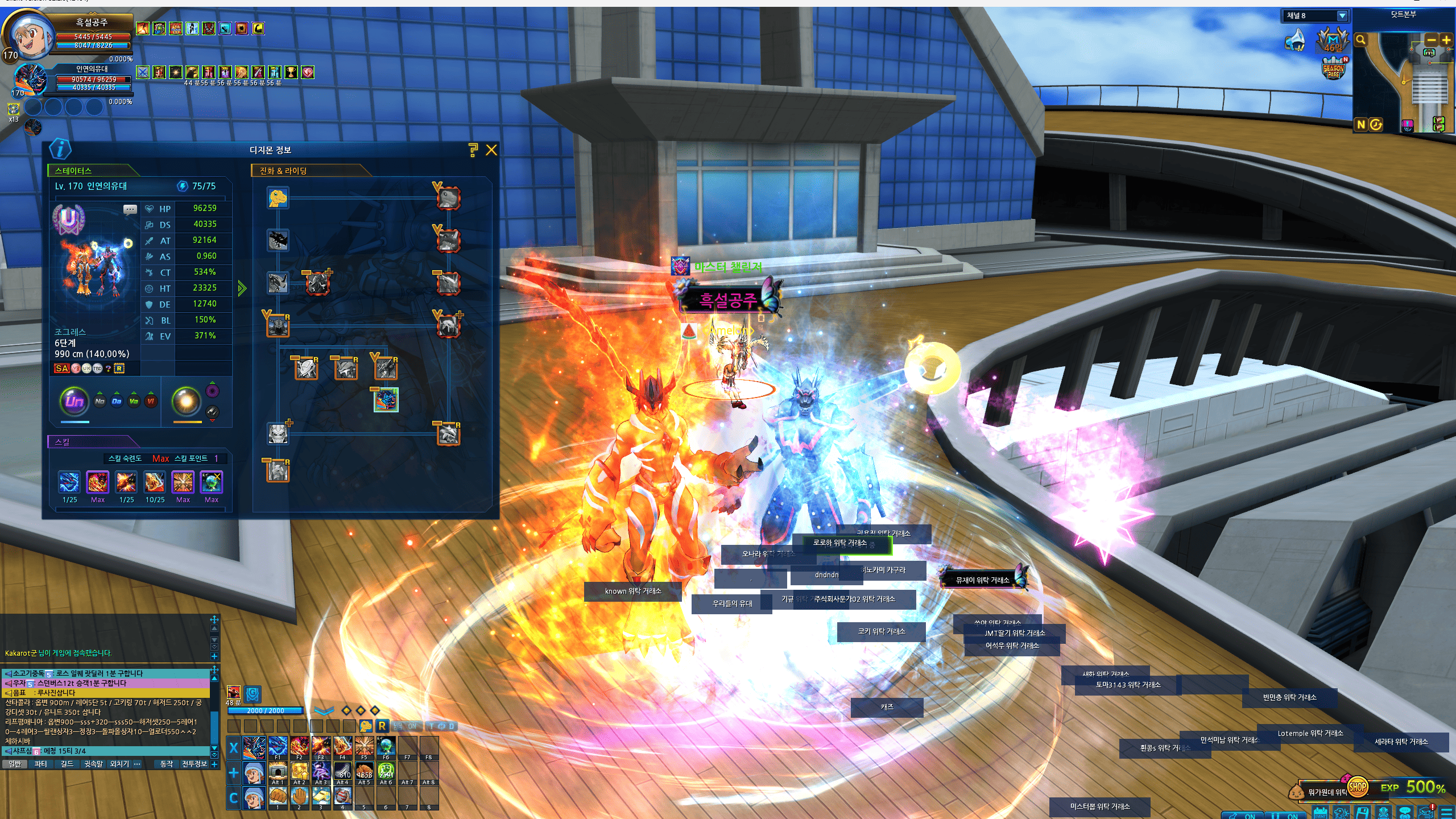
Task: Open the Season Pass icon
Action: [1334, 69]
